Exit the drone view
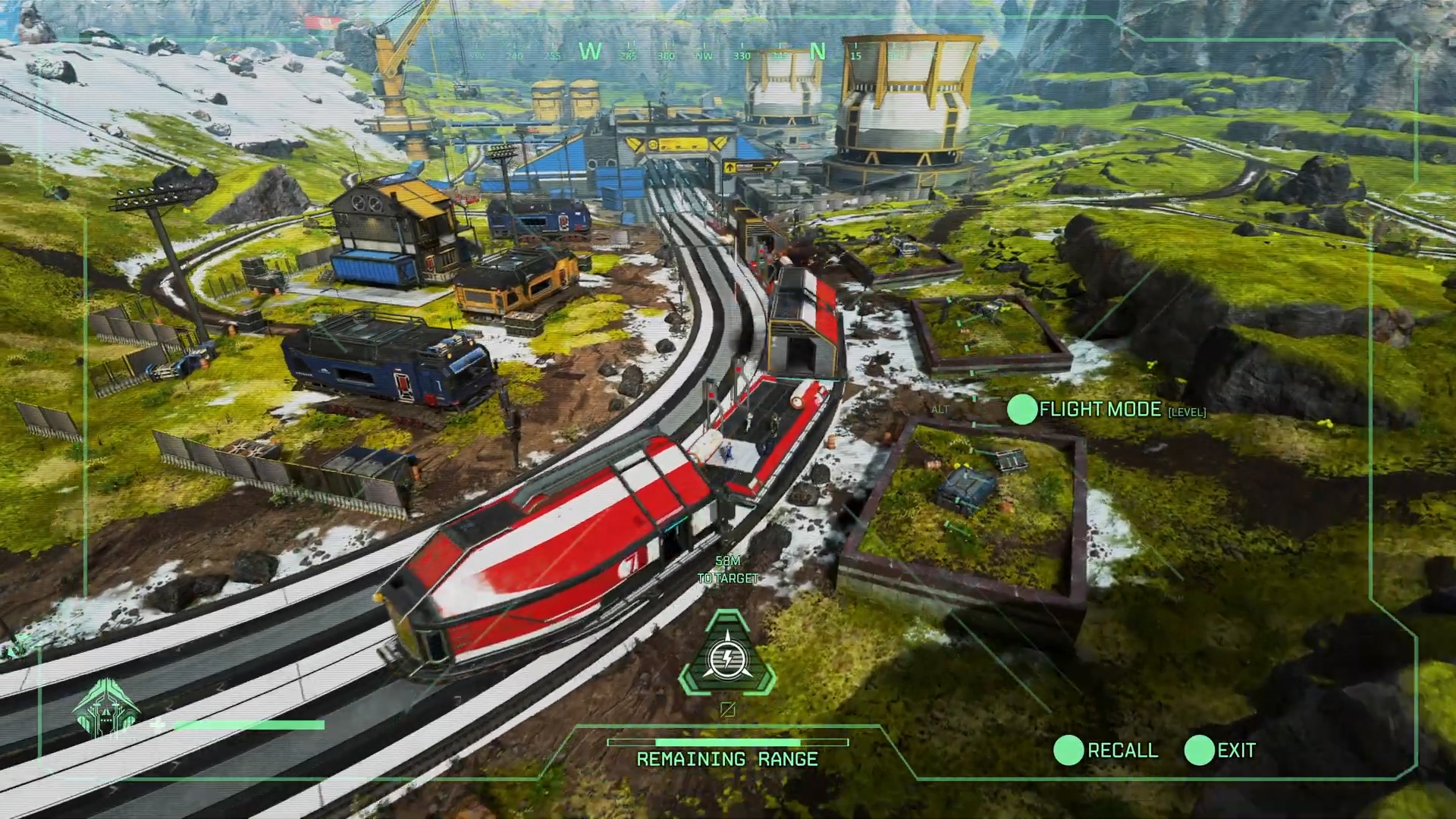 point(1200,750)
